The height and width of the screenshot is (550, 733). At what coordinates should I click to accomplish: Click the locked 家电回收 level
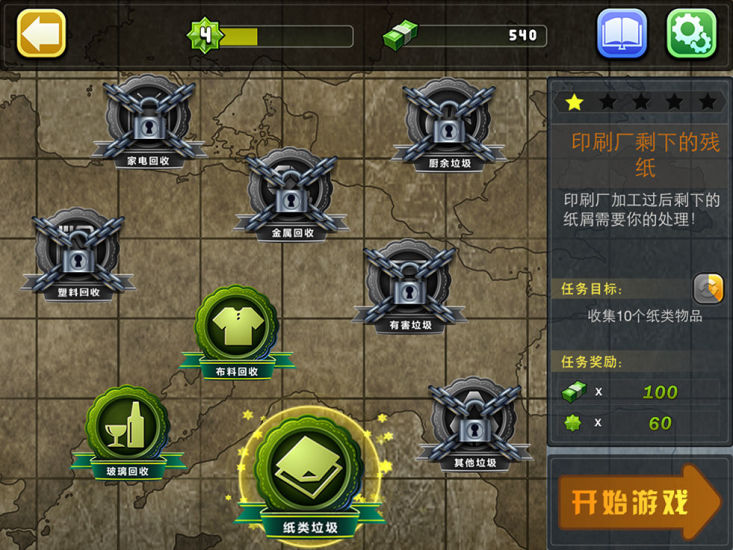click(x=149, y=122)
